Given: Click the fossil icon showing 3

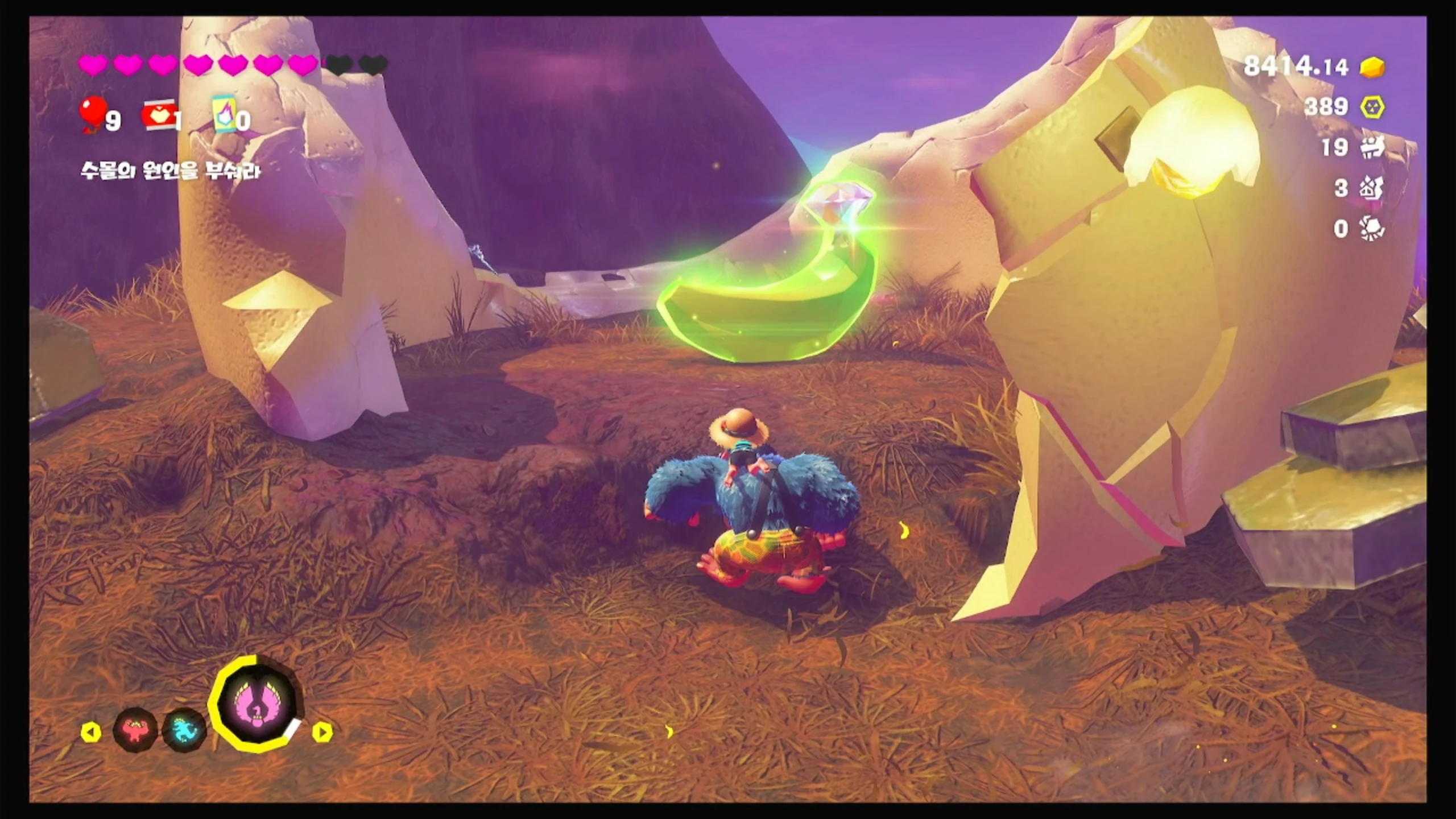Looking at the screenshot, I should click(1372, 188).
